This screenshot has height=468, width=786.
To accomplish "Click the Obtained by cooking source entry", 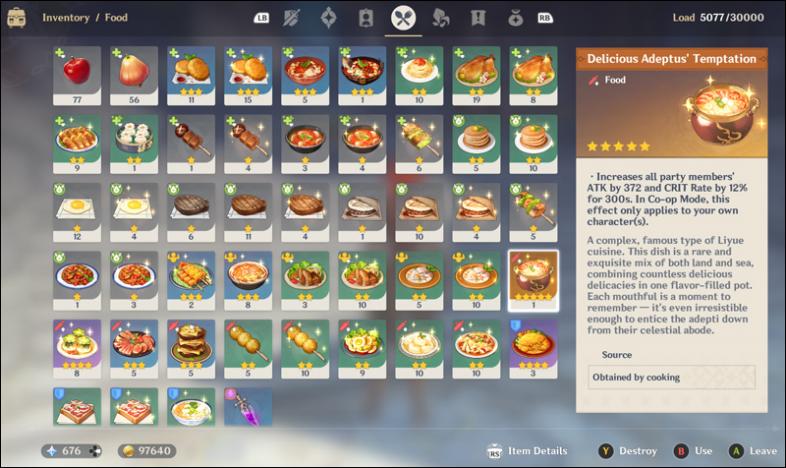I will (x=671, y=377).
